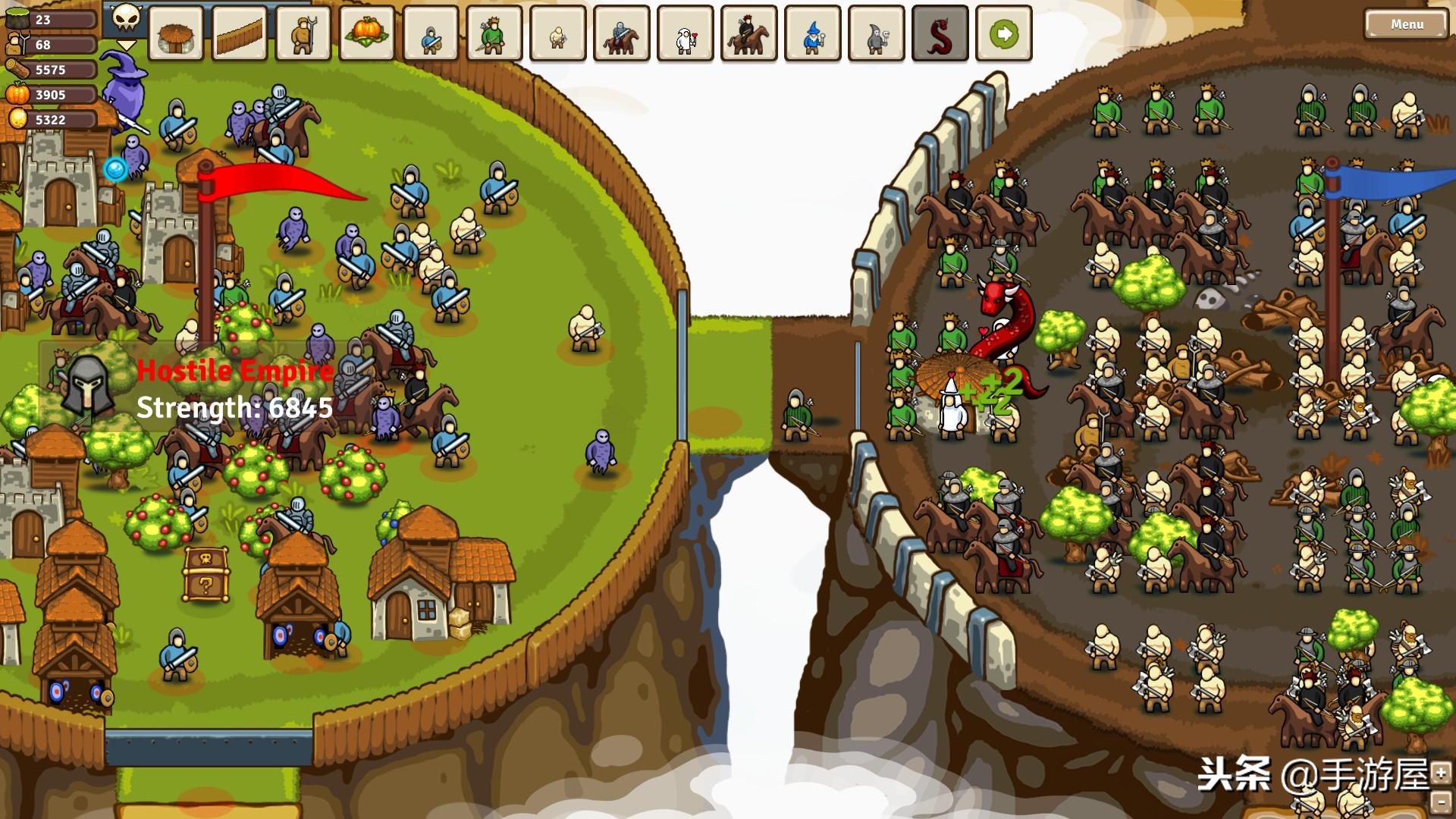Select the red serpent dragon icon
This screenshot has width=1456, height=819.
940,33
